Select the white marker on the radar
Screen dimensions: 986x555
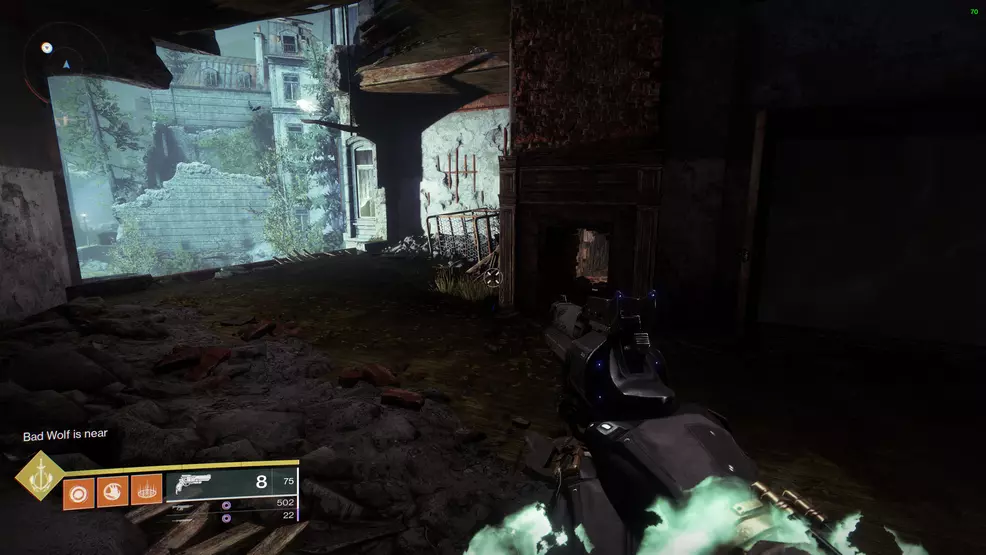tap(46, 46)
